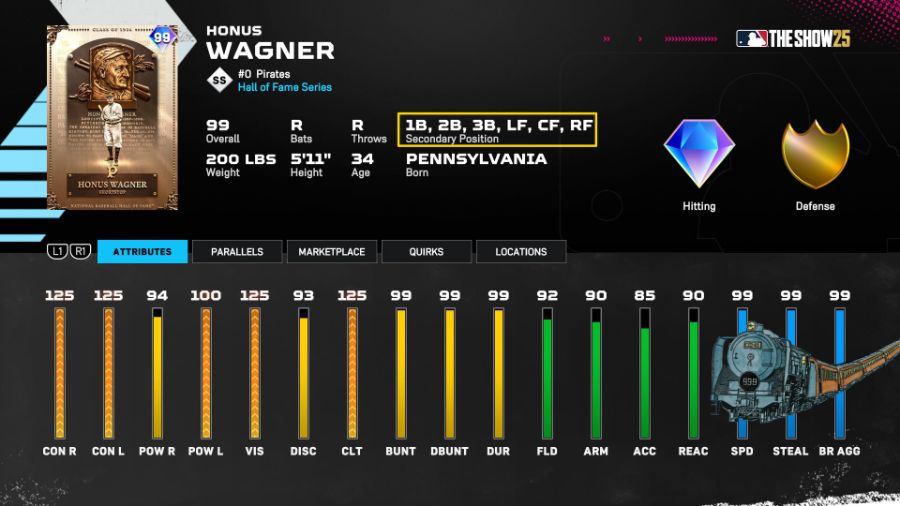
Task: Show the Marketplace tab
Action: click(x=331, y=252)
